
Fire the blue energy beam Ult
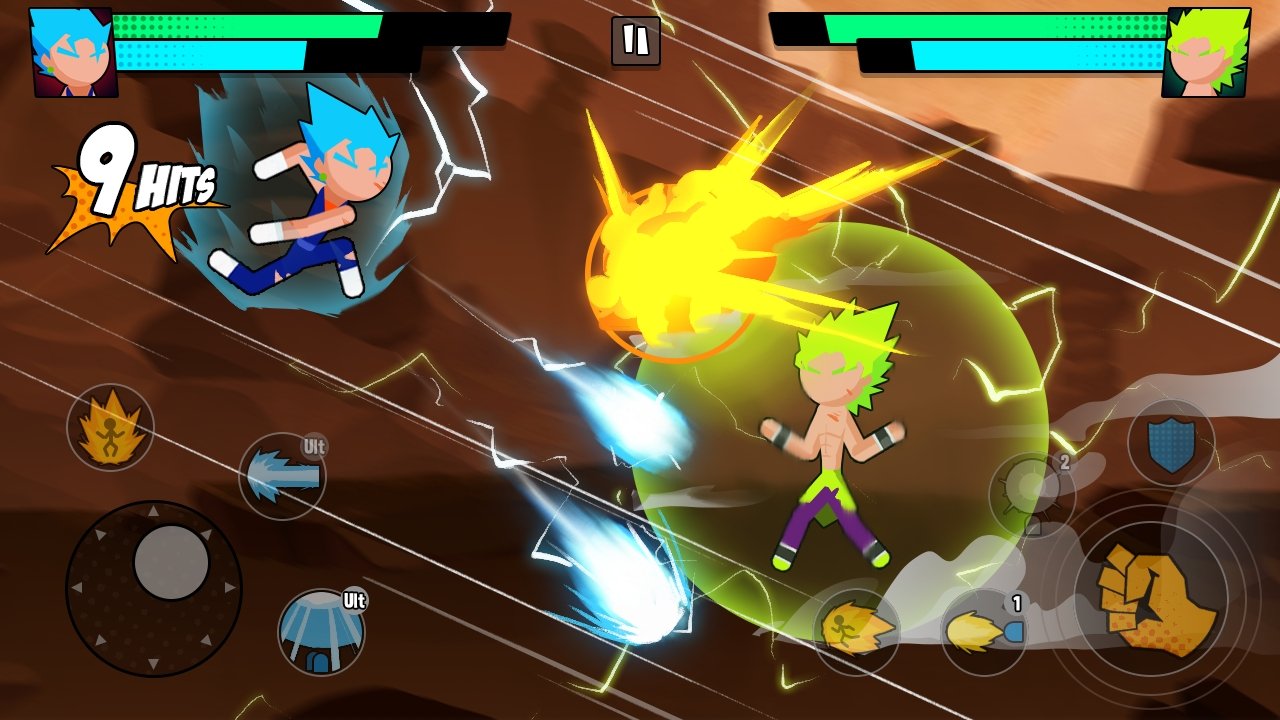[283, 476]
